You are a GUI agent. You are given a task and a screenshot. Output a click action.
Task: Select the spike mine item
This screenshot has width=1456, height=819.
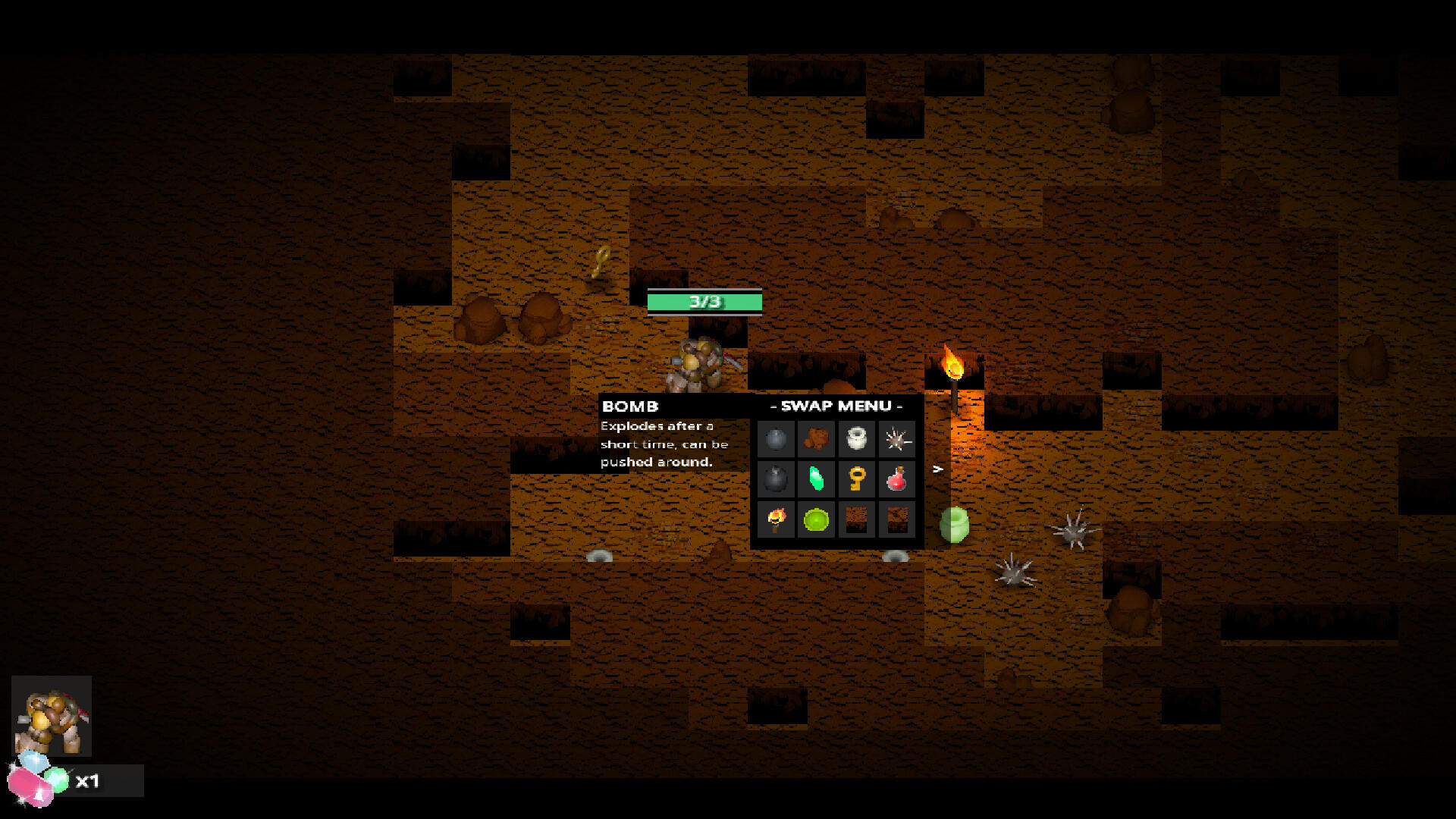pyautogui.click(x=898, y=439)
